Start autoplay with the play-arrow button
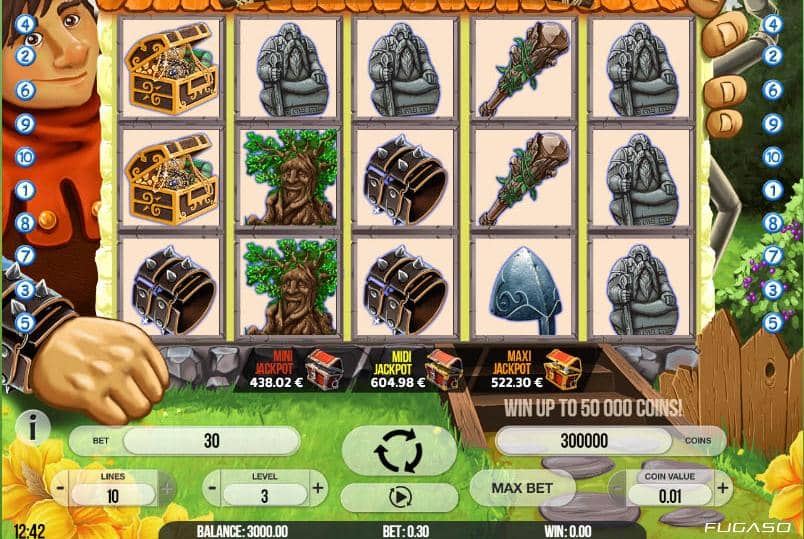The width and height of the screenshot is (804, 539). click(399, 496)
